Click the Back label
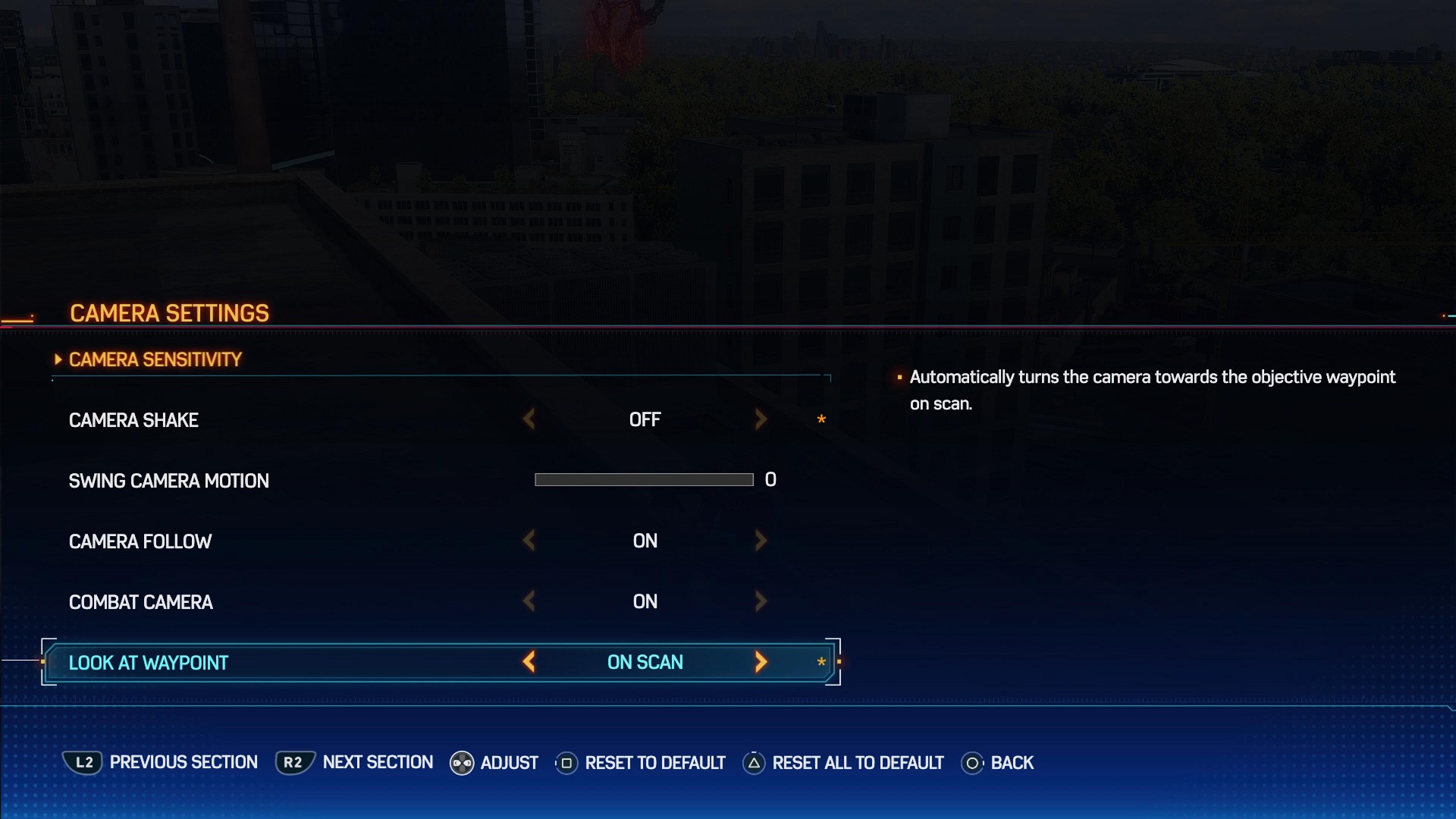 [1015, 763]
